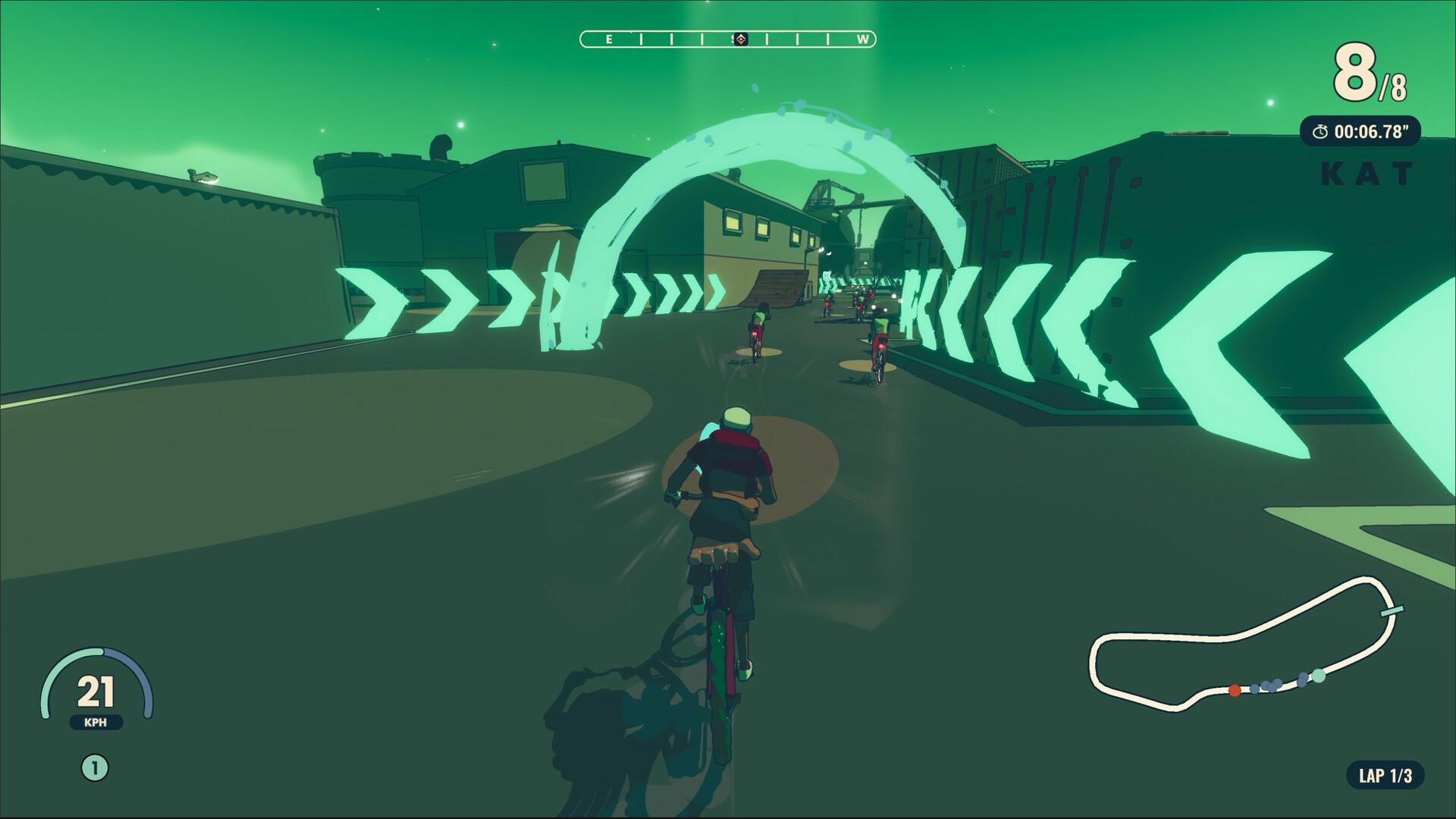Click the orange player dot on the minimap
This screenshot has height=819, width=1456.
click(1235, 690)
